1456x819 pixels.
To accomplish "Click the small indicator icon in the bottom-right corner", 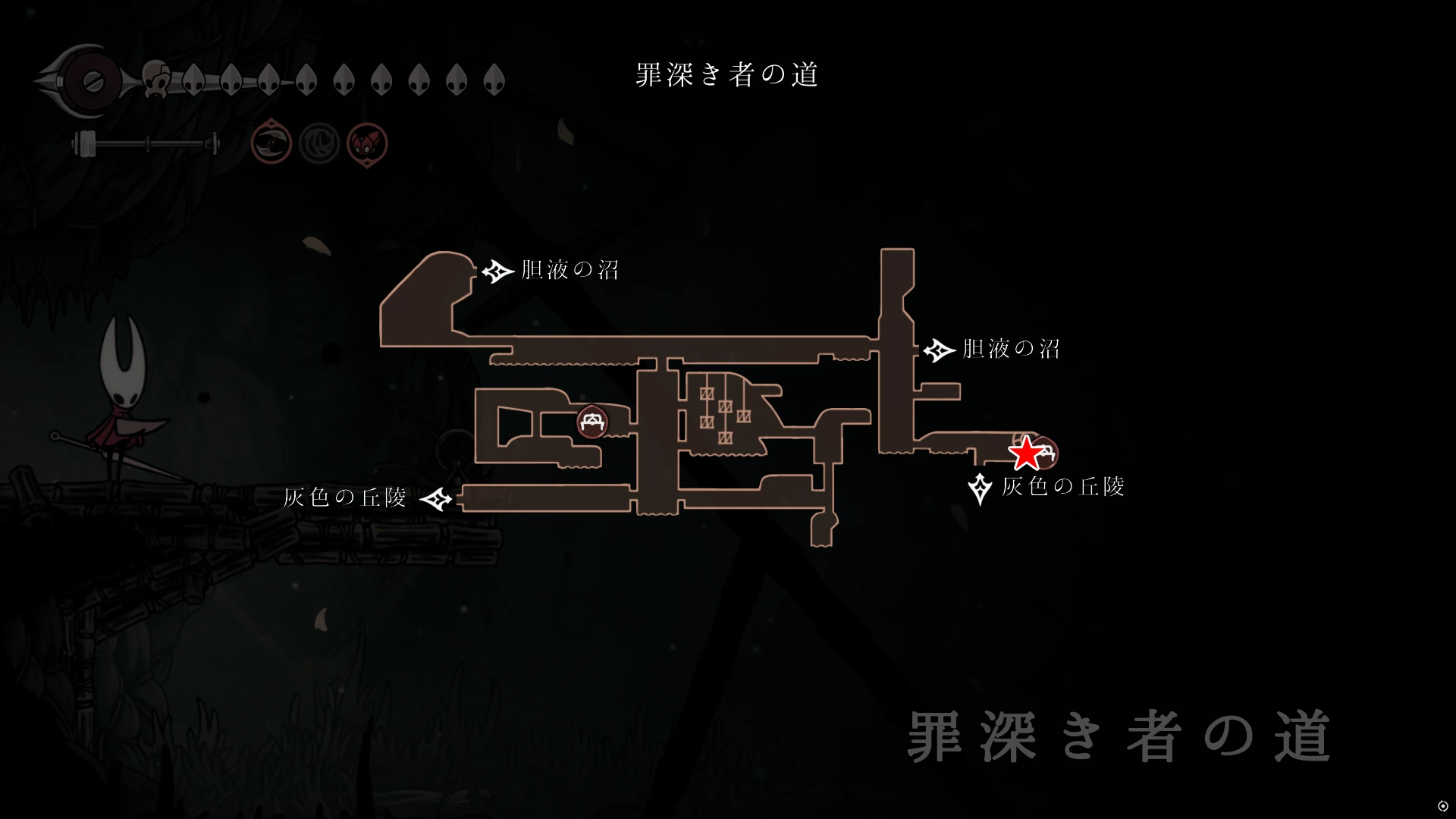I will coord(1443,806).
